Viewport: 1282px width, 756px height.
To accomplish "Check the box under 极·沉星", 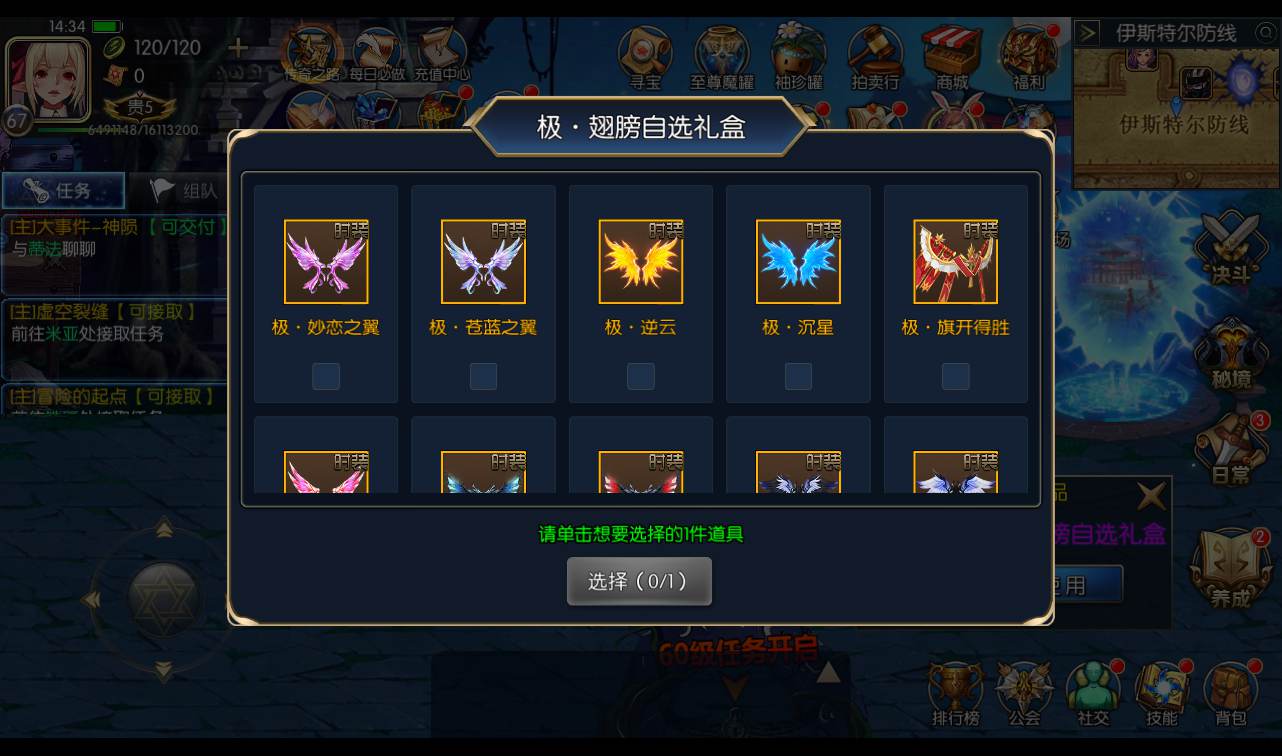I will click(x=797, y=376).
